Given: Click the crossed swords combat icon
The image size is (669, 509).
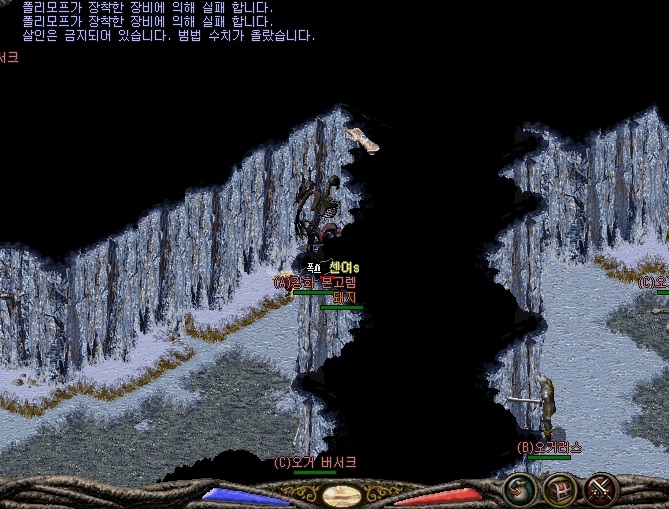Looking at the screenshot, I should click(x=601, y=489).
